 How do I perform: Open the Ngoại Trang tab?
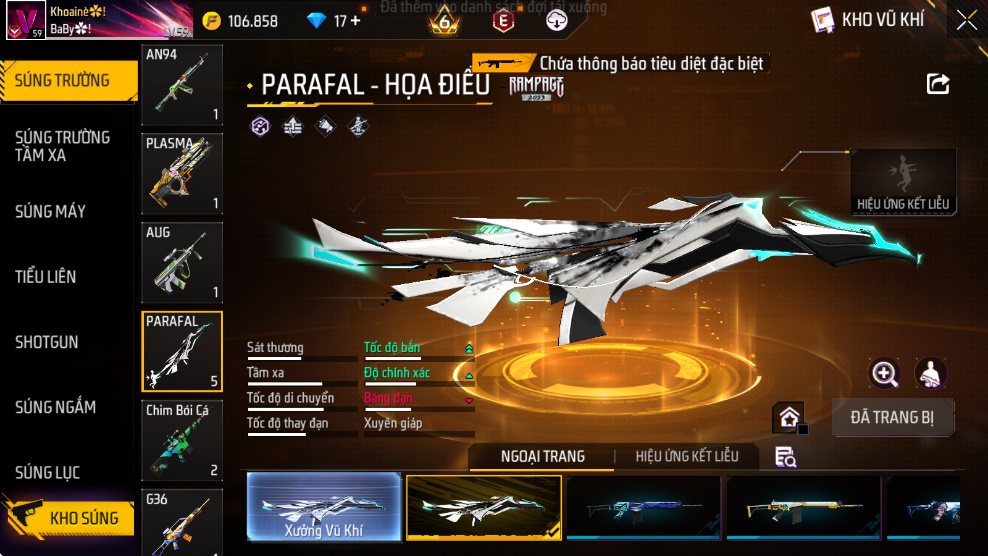pyautogui.click(x=542, y=456)
